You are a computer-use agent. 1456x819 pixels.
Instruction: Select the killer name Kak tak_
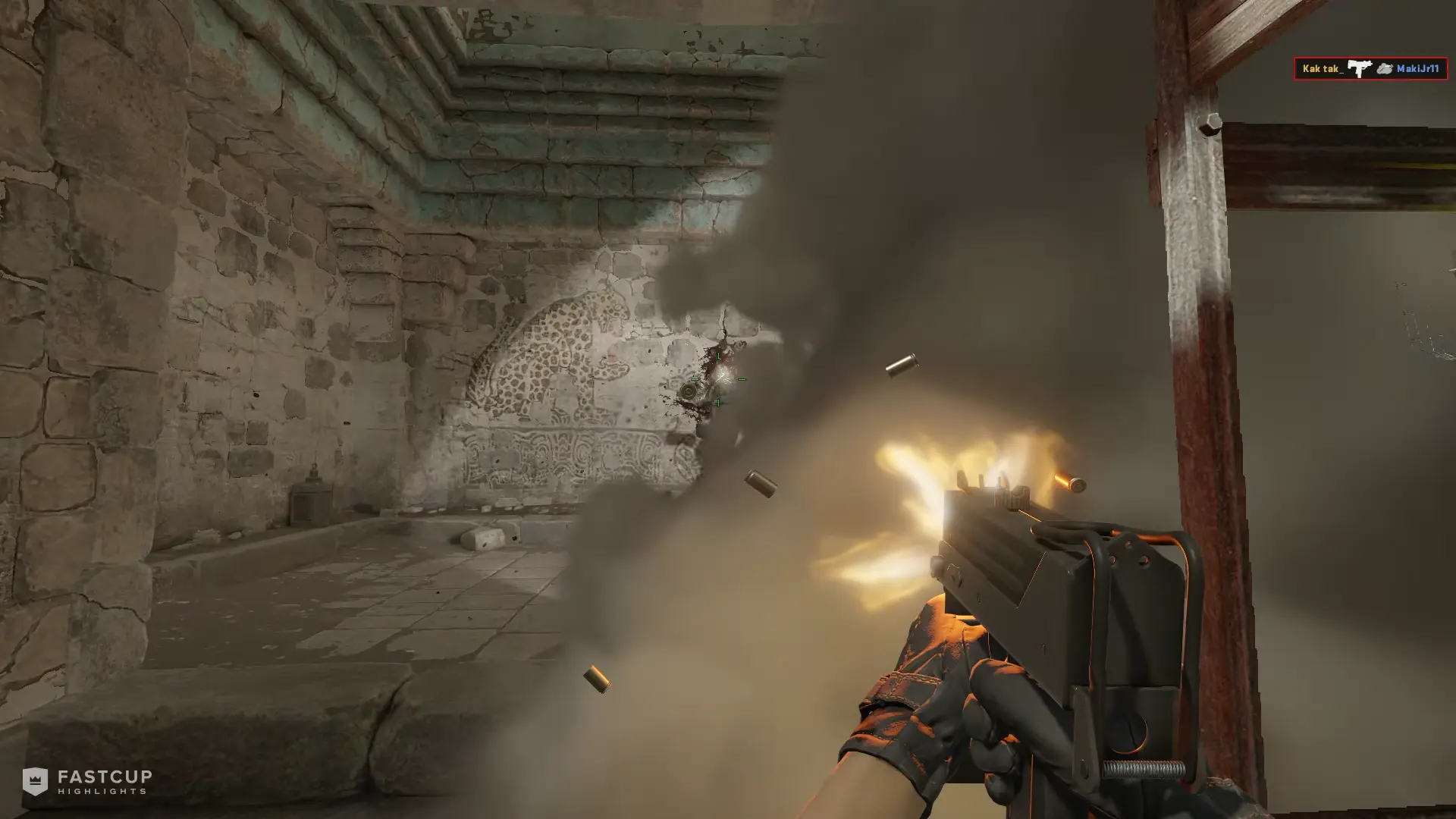coord(1323,69)
